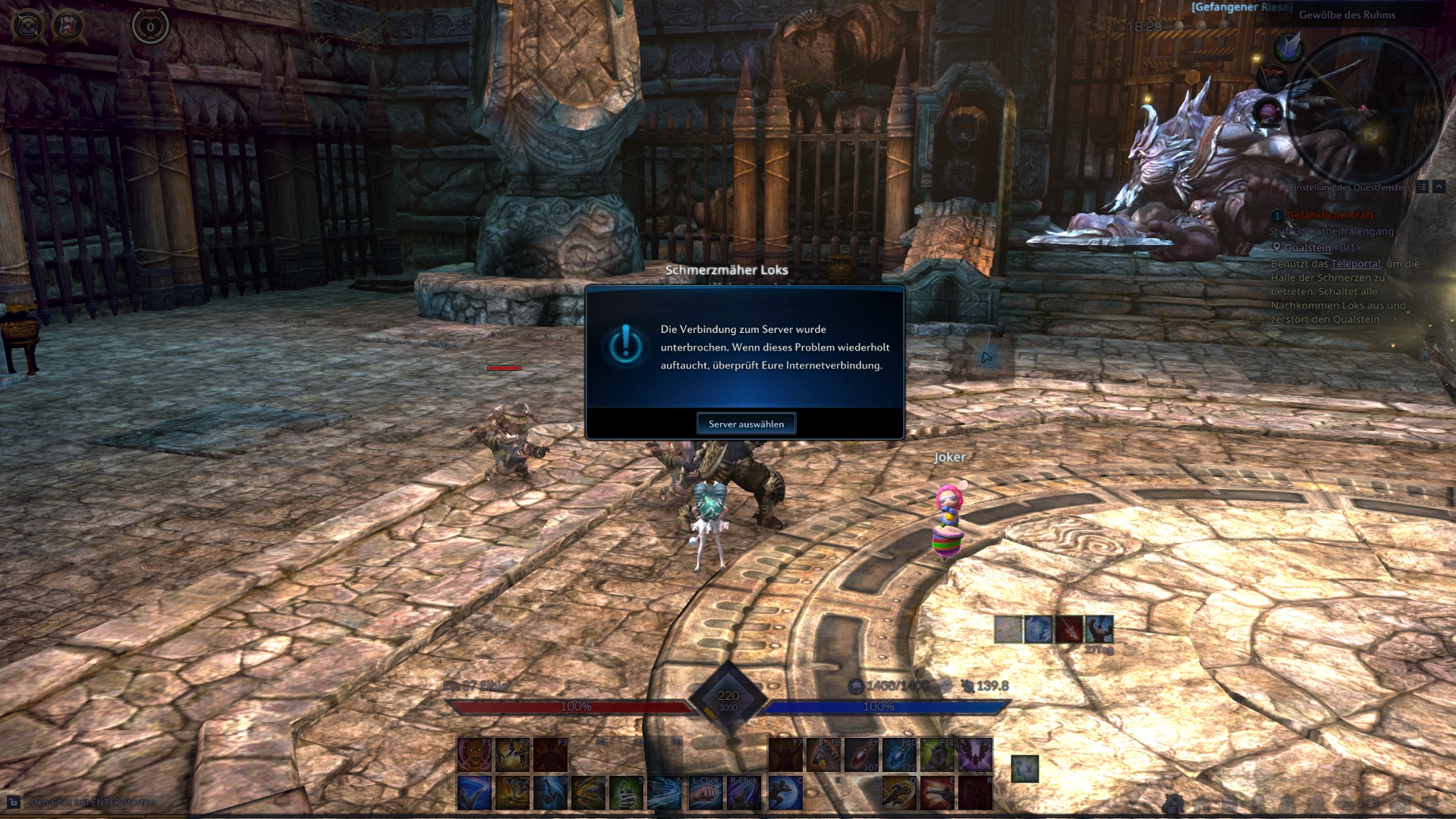Open the pink-haired character portrait icon
The height and width of the screenshot is (819, 1456).
1268,113
